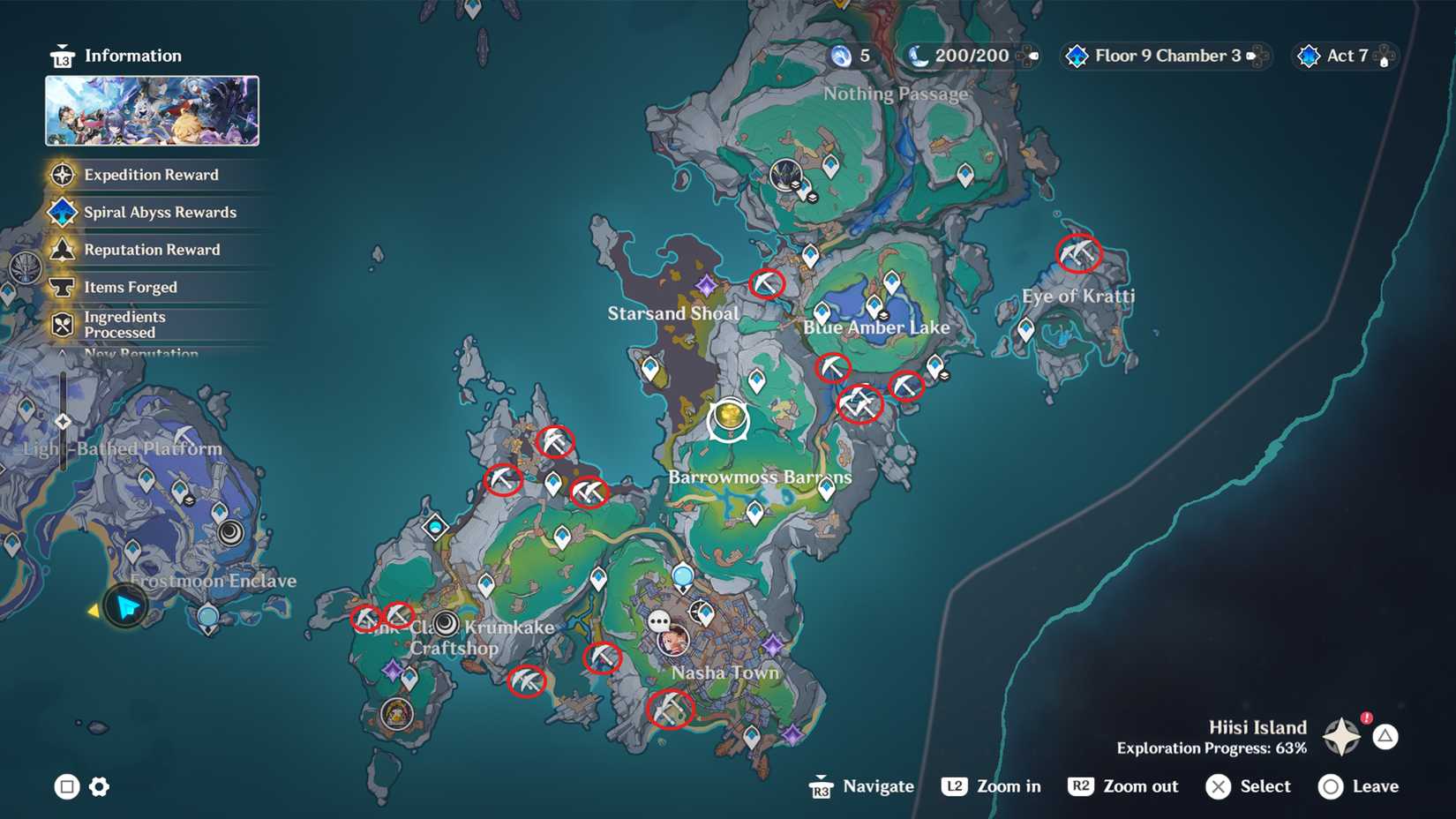Collapse the rewards list with the up chevron
Viewport: 1456px width, 819px height.
coord(62,352)
